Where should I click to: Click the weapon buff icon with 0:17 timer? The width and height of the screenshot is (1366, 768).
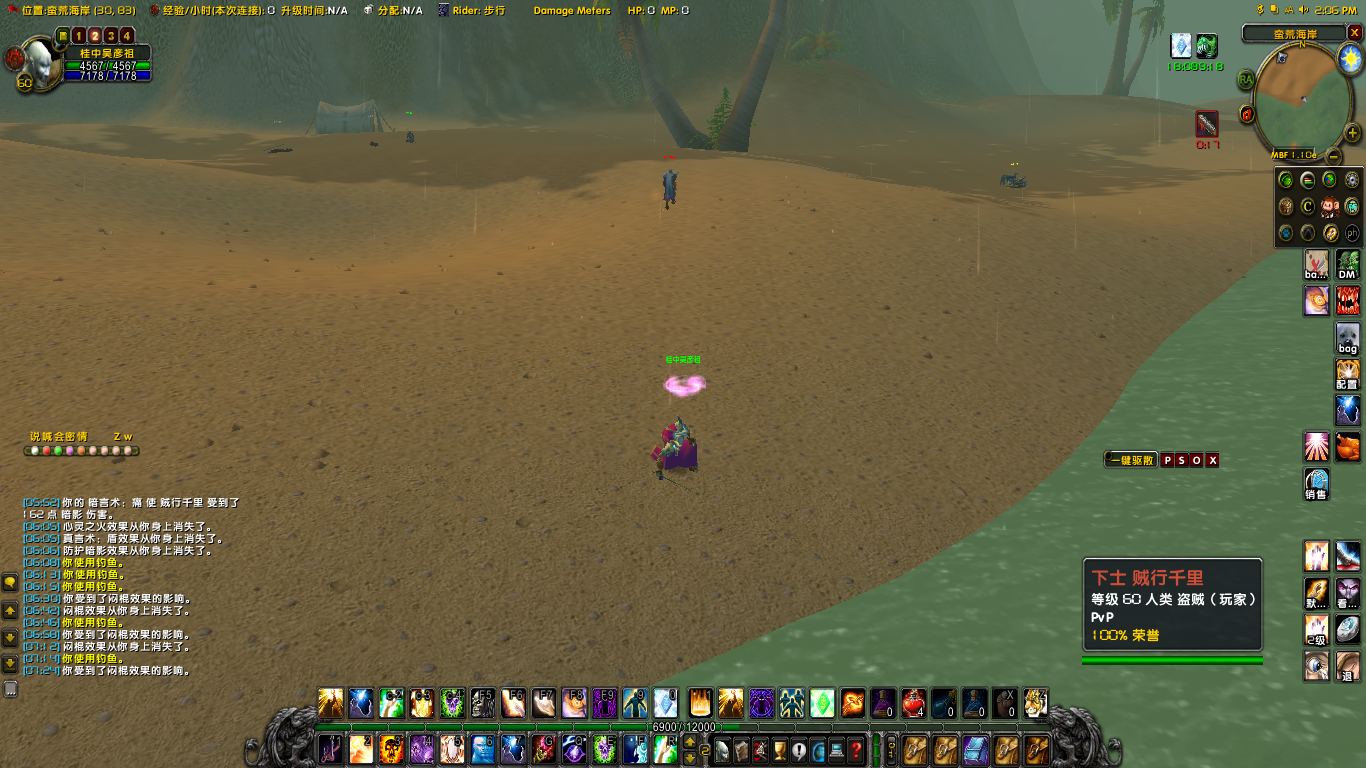(x=1207, y=124)
